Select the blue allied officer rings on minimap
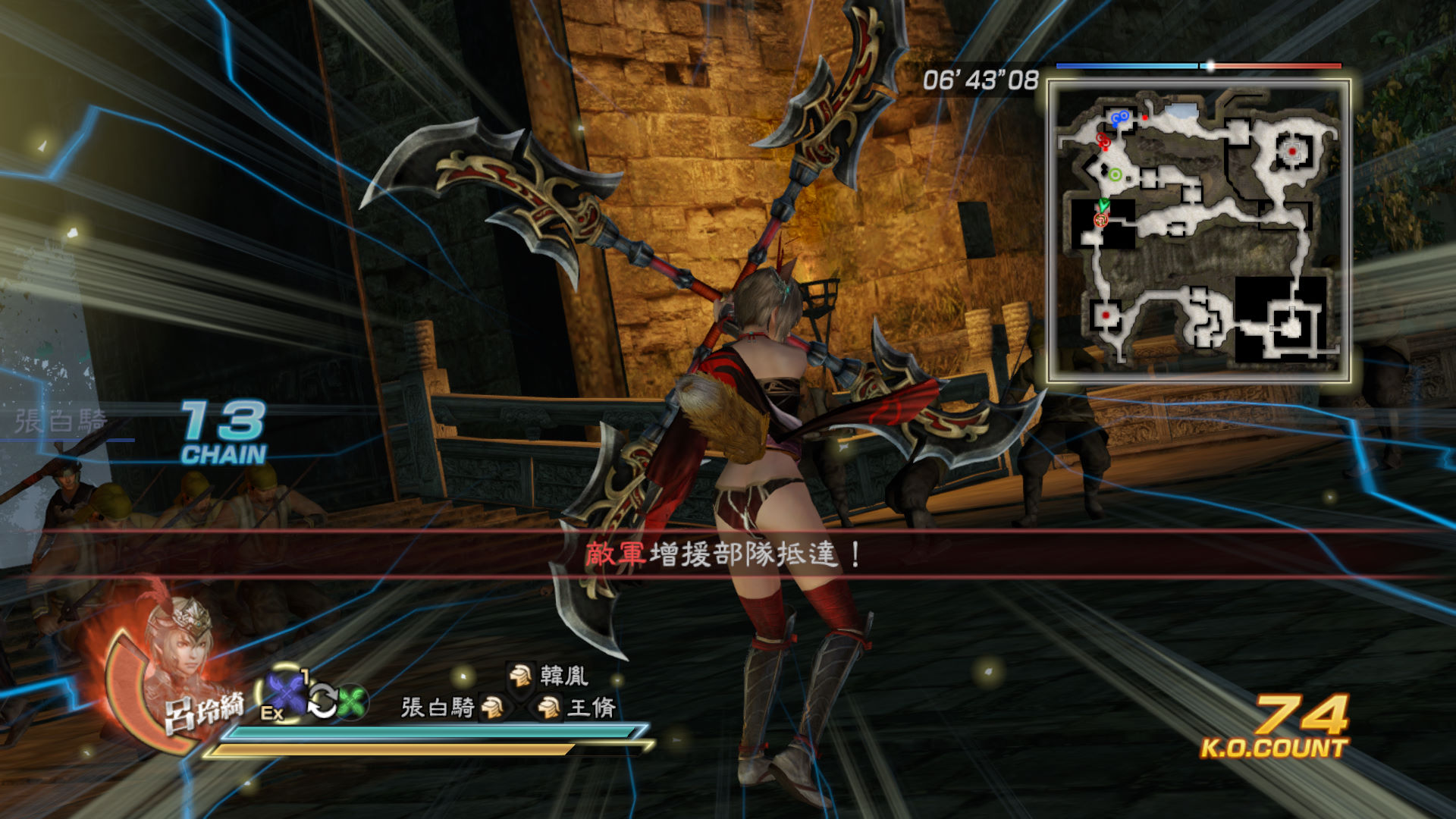The height and width of the screenshot is (819, 1456). click(x=1119, y=118)
